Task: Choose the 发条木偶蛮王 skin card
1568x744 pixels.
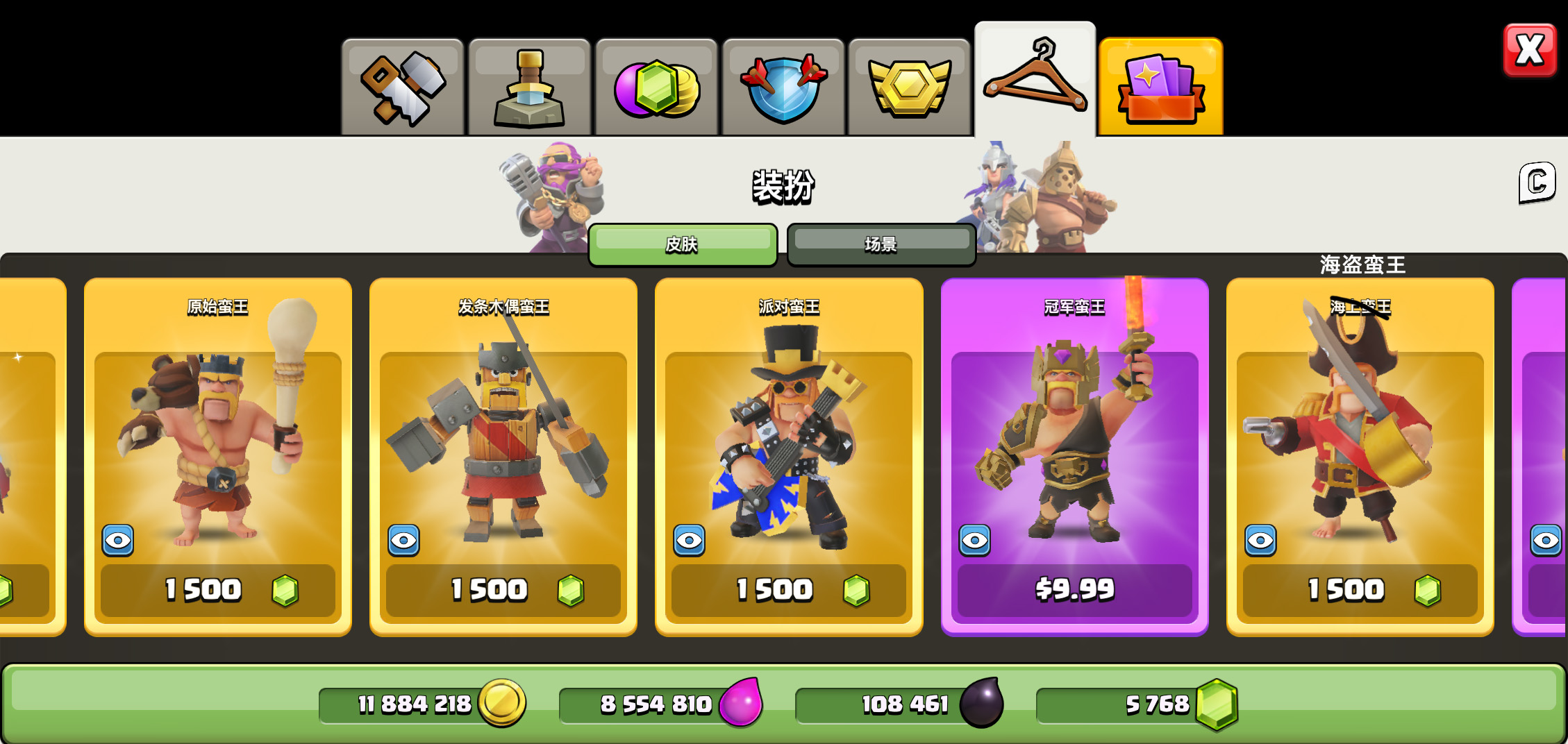Action: (503, 430)
